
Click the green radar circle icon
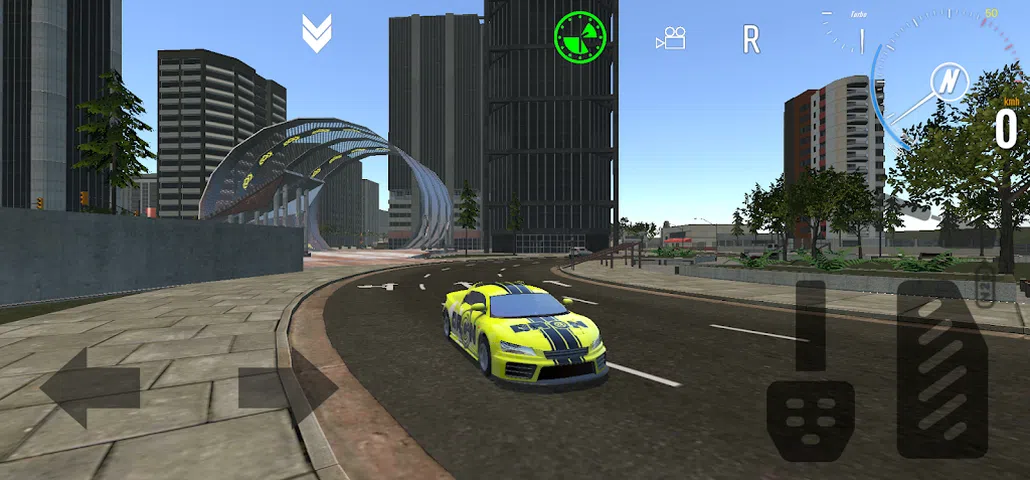[580, 36]
